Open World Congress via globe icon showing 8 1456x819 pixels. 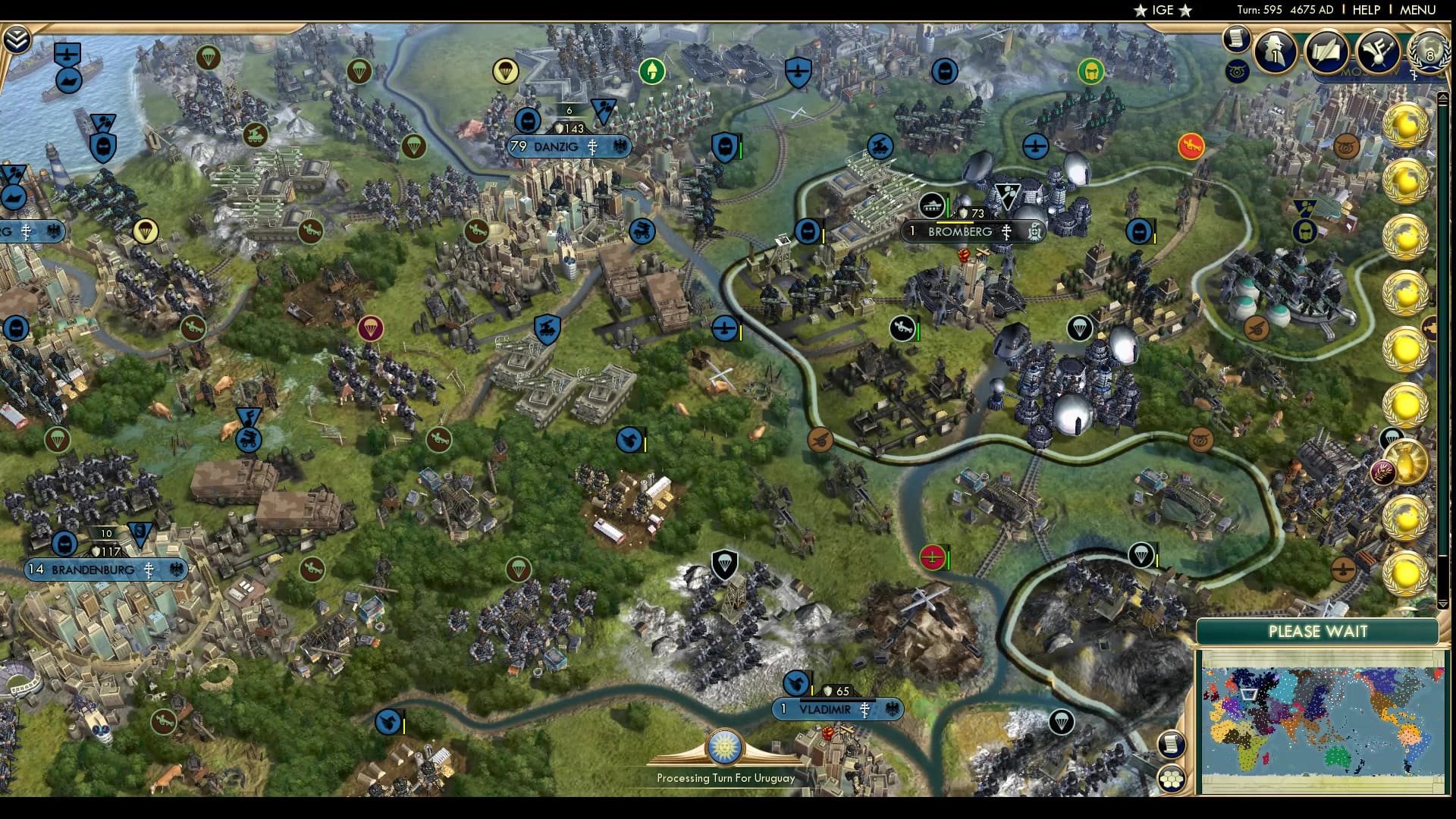1429,53
